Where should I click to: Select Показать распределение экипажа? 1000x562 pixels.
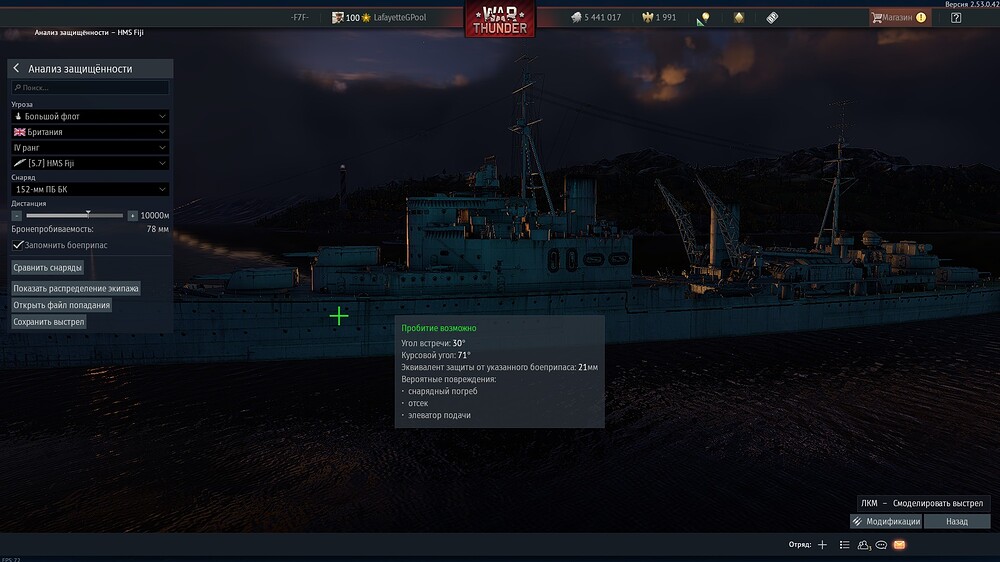(76, 288)
